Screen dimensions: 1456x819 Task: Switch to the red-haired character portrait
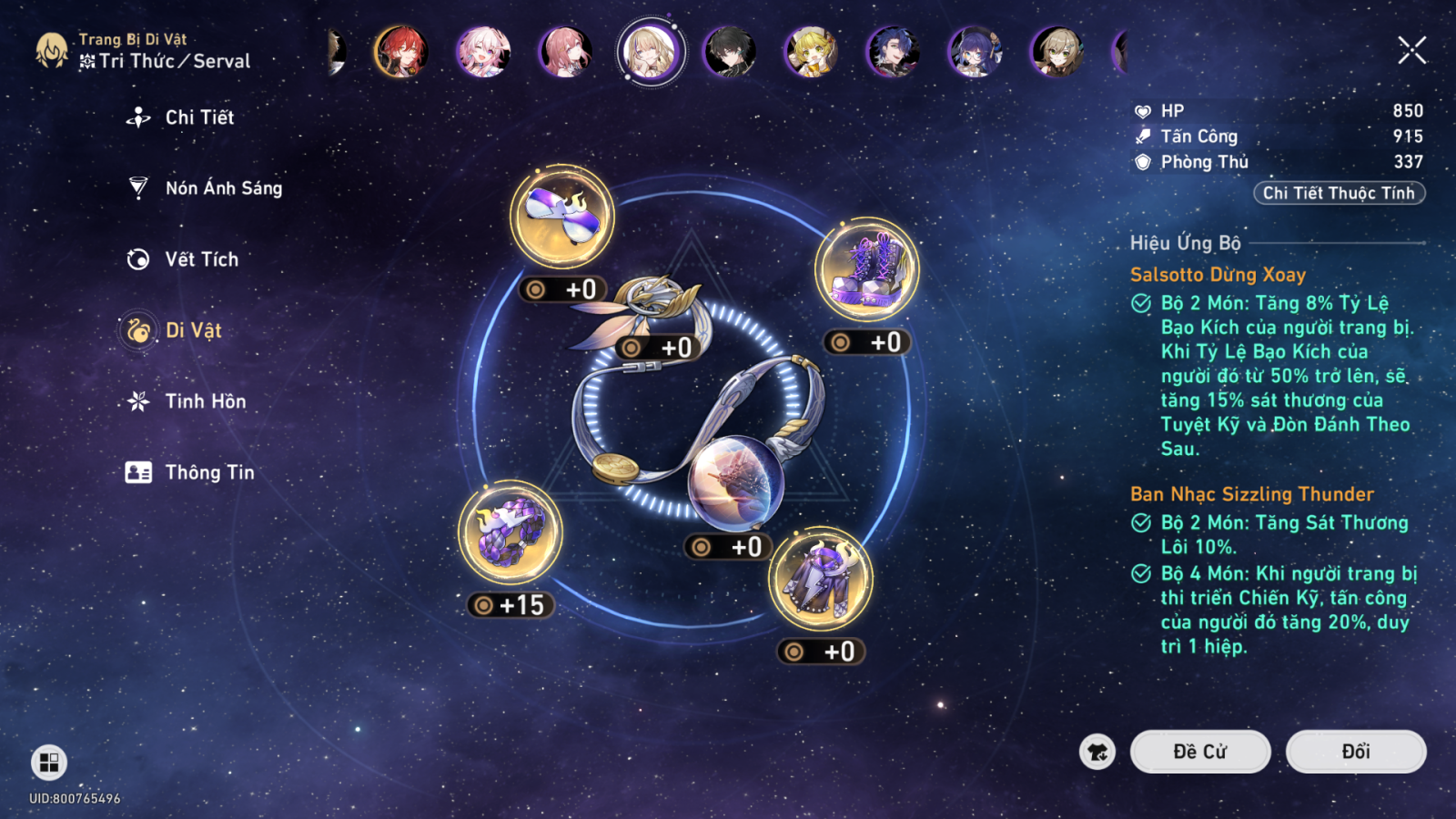pos(400,51)
